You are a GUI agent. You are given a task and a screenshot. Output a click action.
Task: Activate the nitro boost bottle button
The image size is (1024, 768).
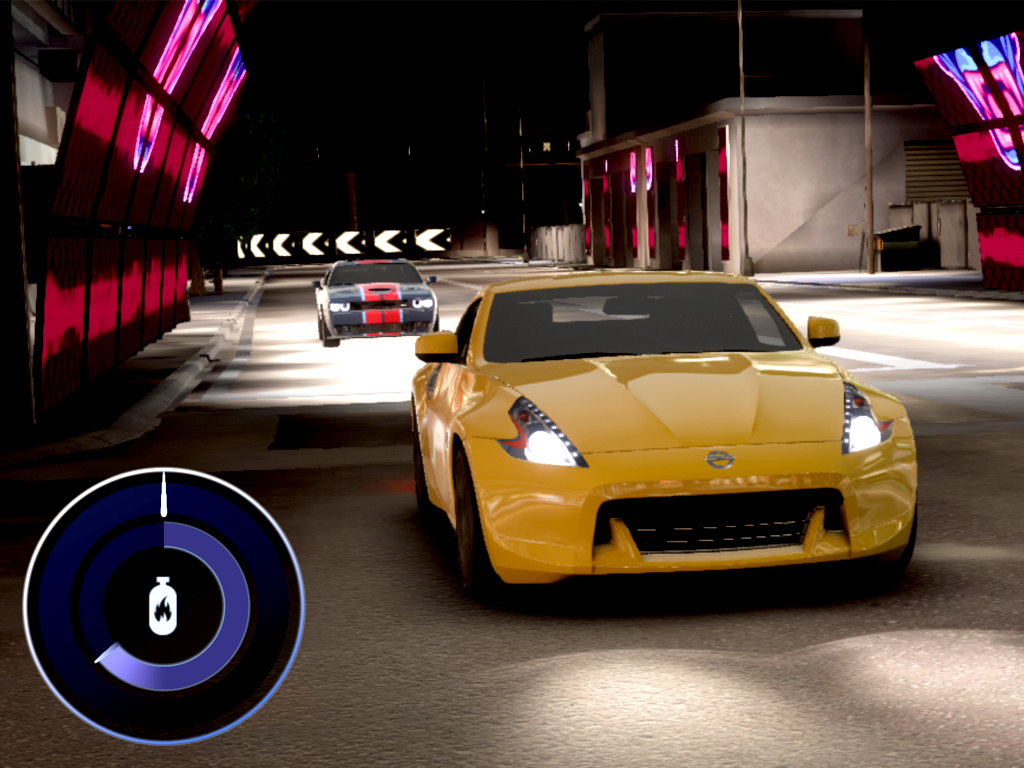(x=163, y=606)
